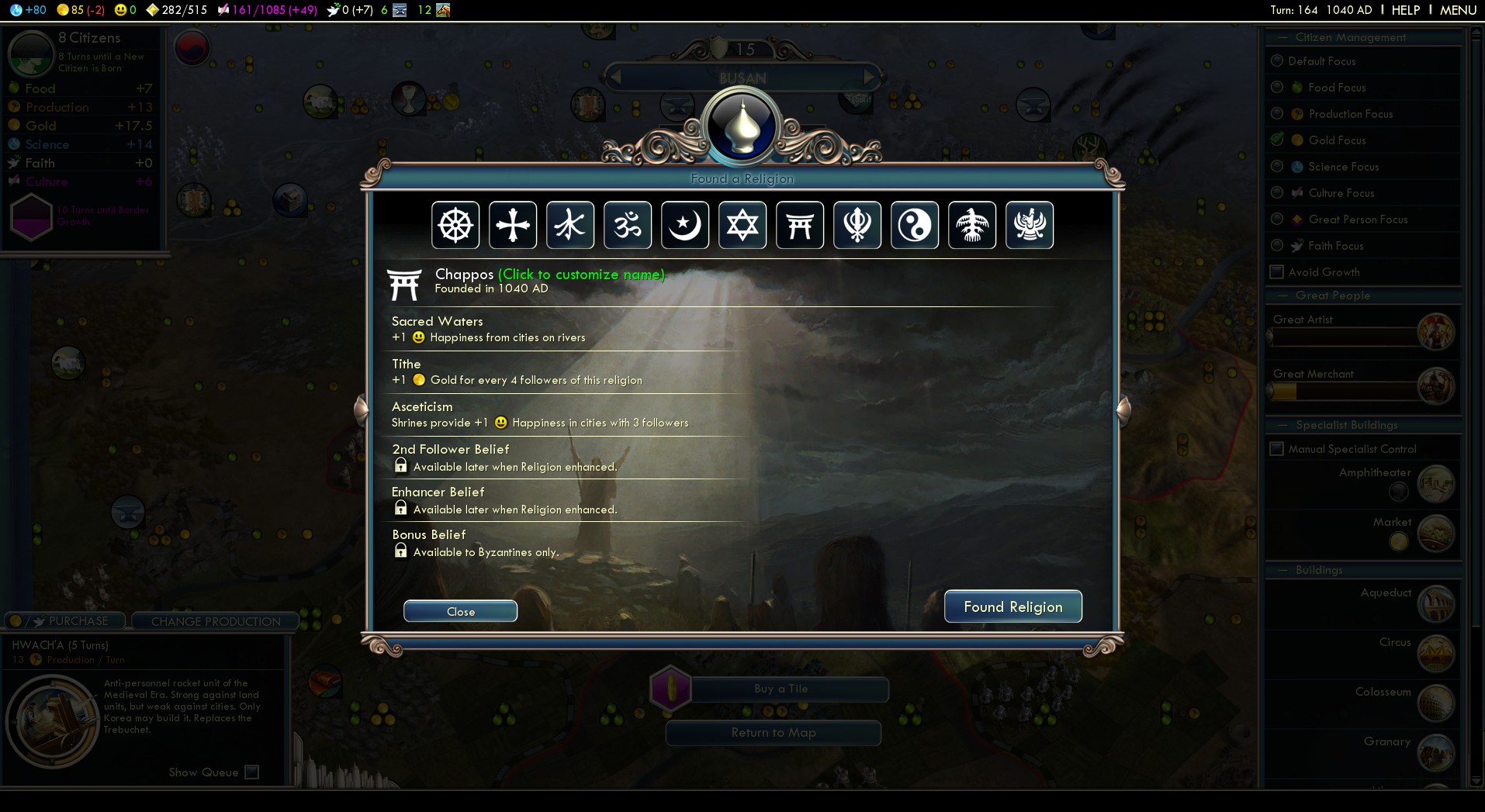Screen dimensions: 1485x812
Task: Open the game MENU
Action: coord(1458,10)
